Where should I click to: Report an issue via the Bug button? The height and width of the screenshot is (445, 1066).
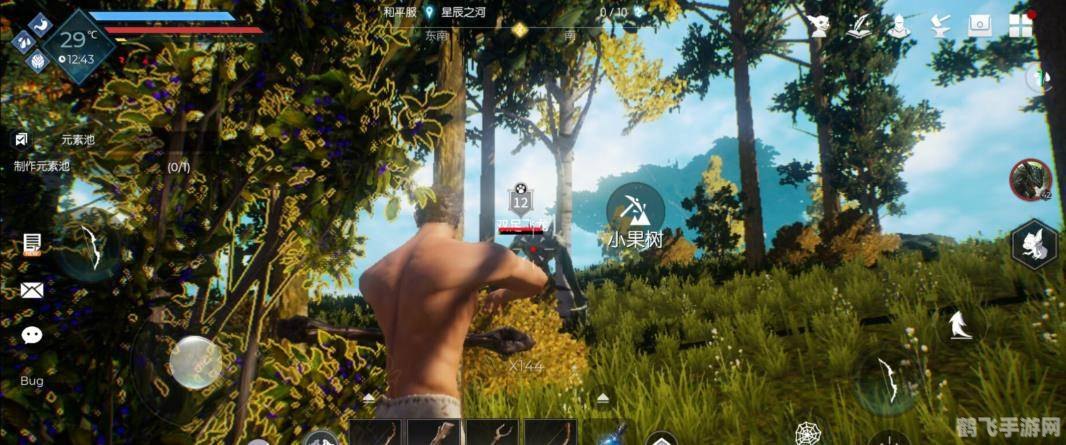[x=32, y=381]
